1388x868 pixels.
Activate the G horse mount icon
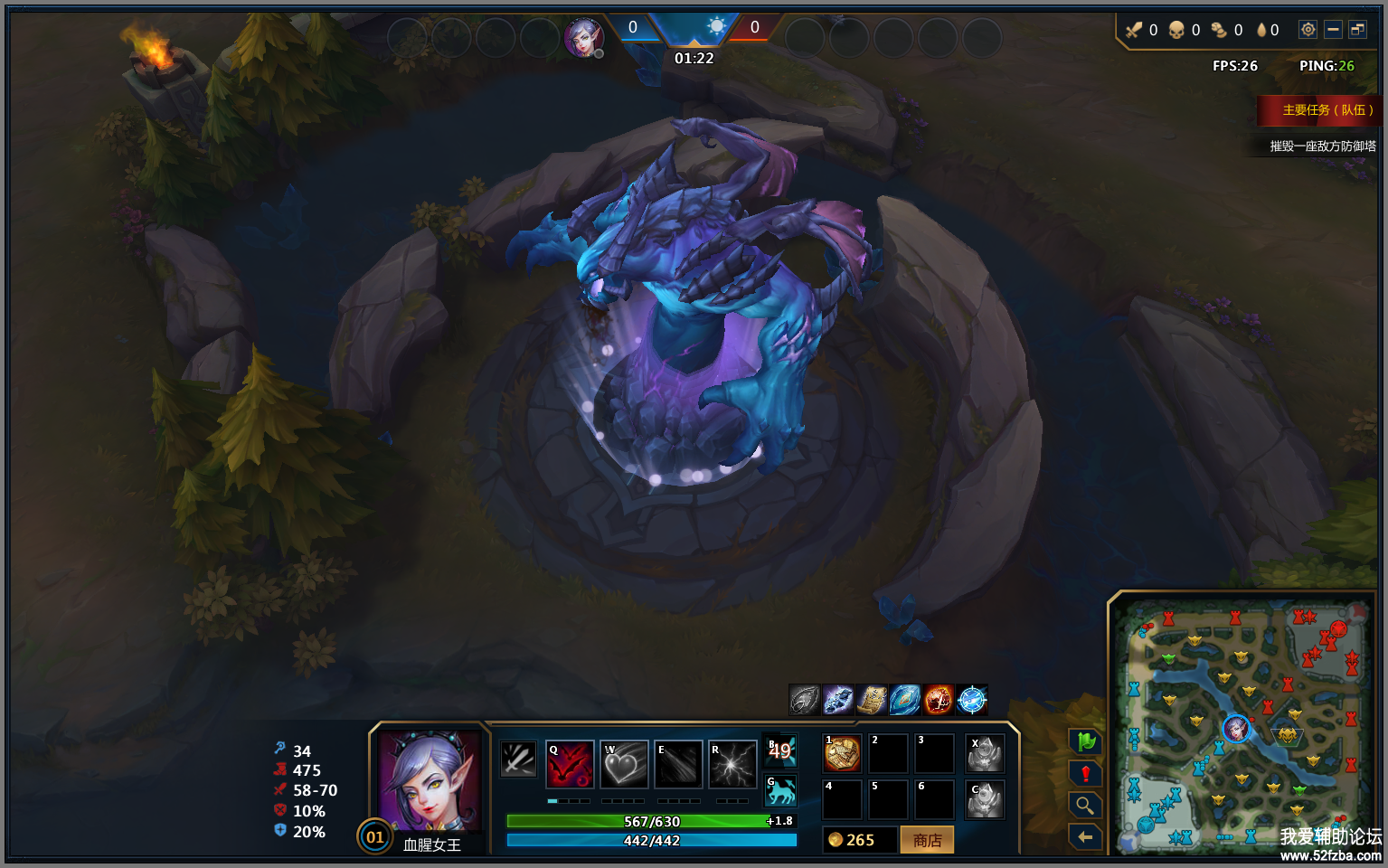click(780, 791)
